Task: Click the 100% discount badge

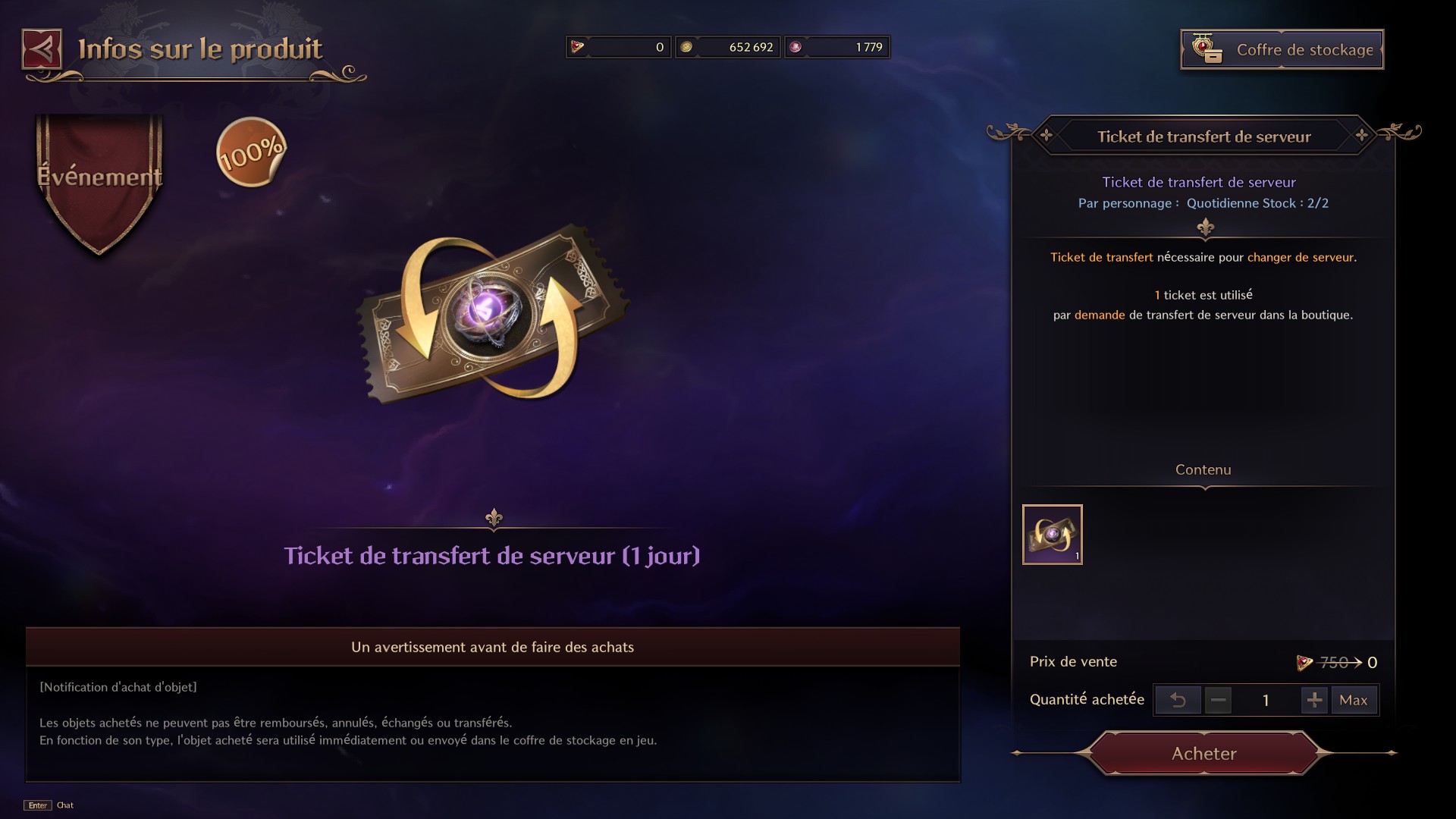Action: click(x=251, y=151)
